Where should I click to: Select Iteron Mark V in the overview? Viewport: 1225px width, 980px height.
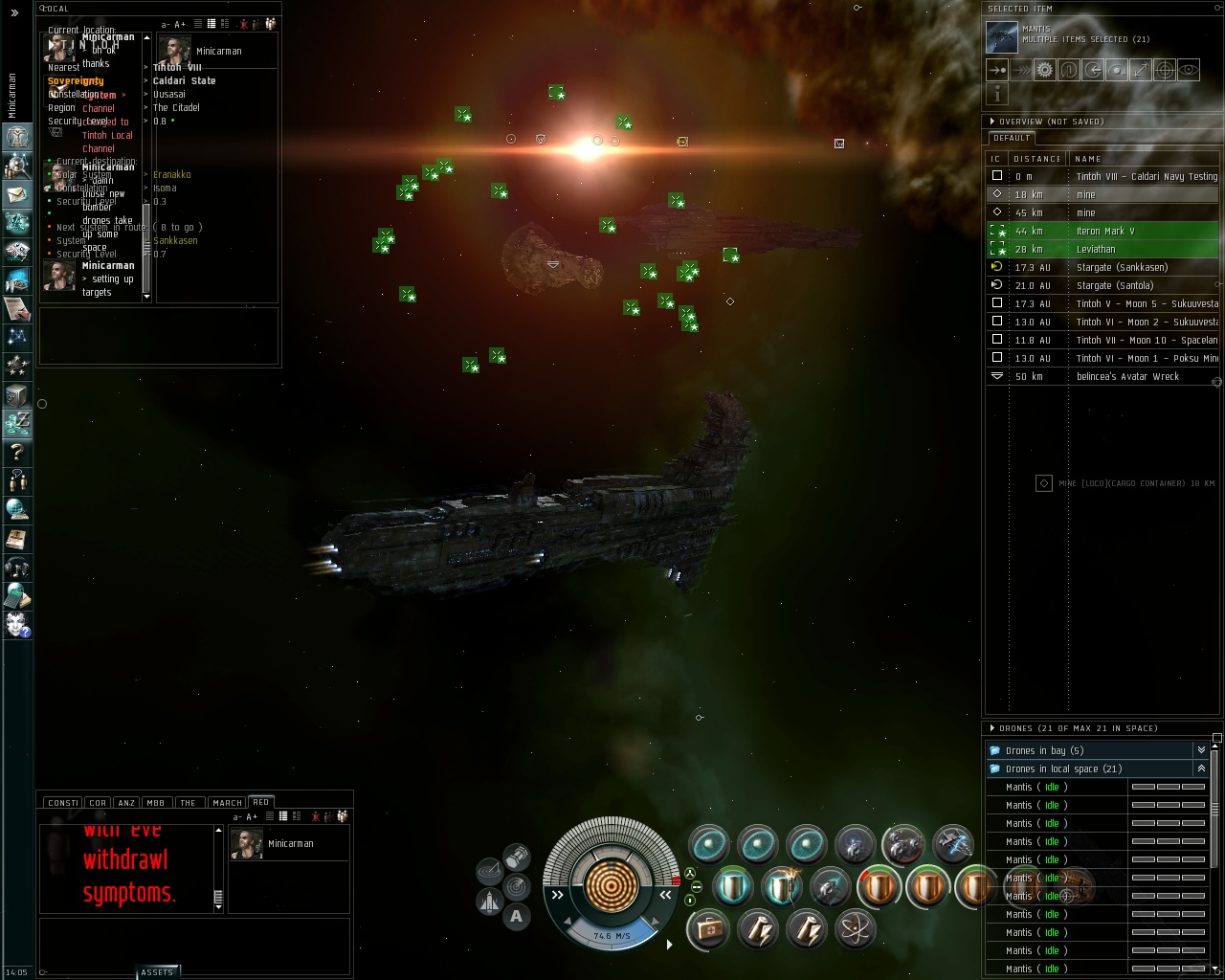click(x=1104, y=231)
